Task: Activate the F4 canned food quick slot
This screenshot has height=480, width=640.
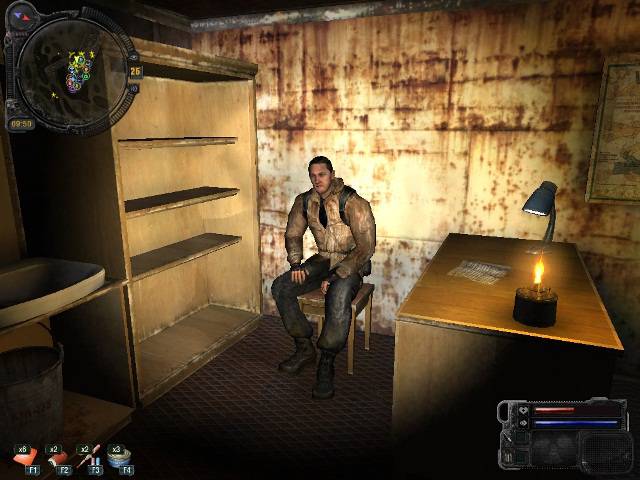Action: pos(121,459)
